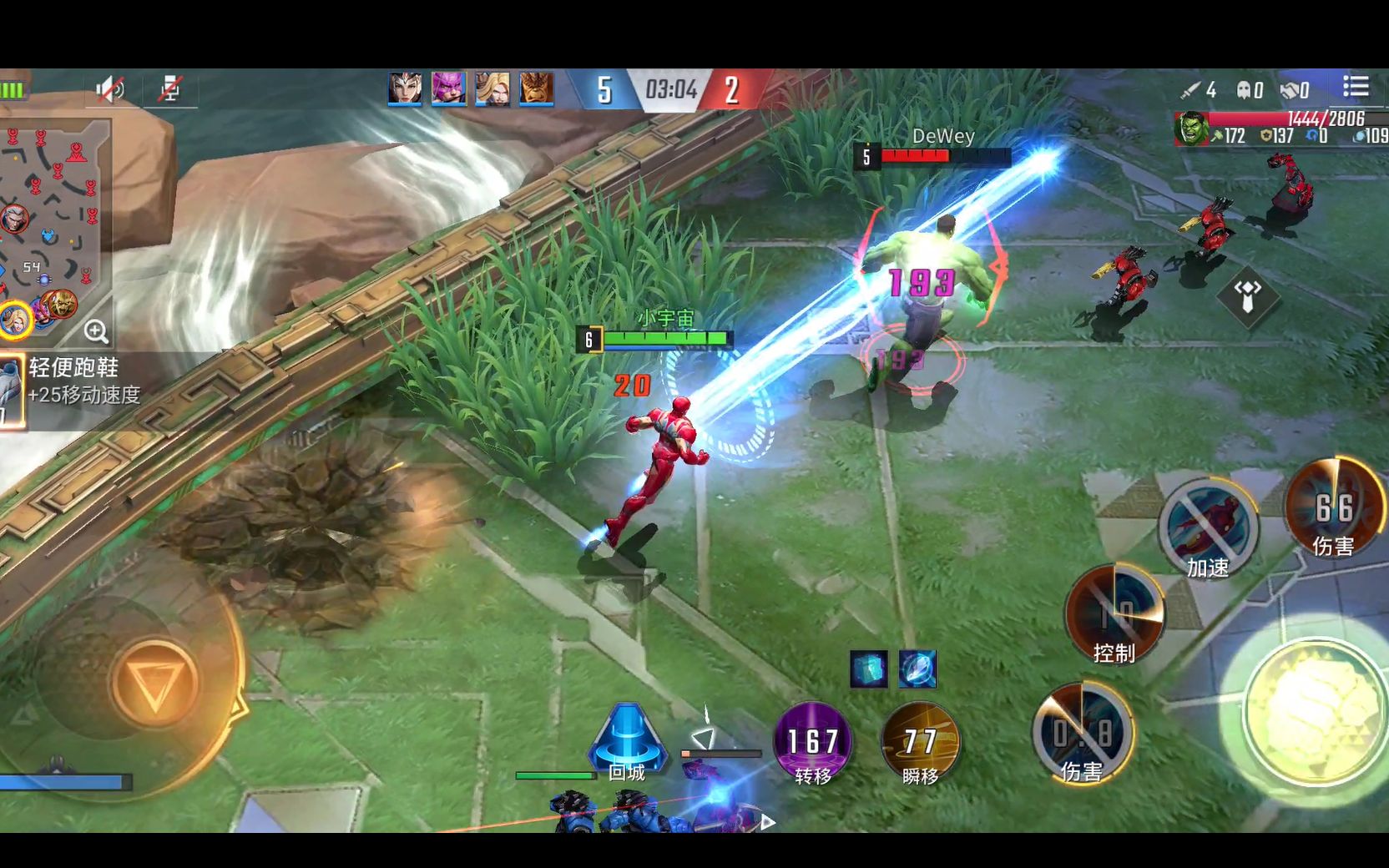Tap the glowing fist basic attack button
Screen dimensions: 1389x868
pos(1315,709)
